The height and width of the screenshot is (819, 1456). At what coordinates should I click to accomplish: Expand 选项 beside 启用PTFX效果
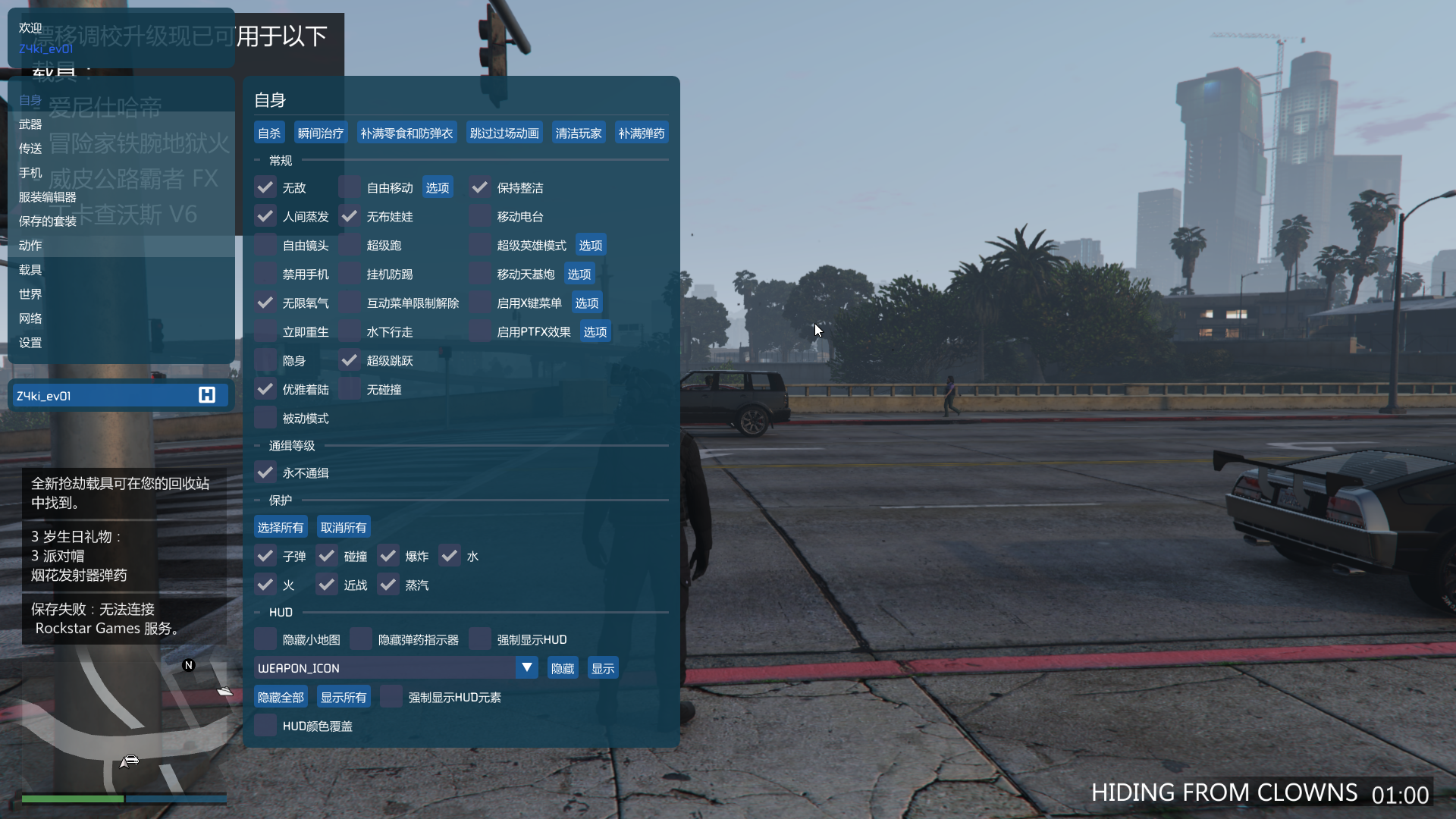(595, 331)
